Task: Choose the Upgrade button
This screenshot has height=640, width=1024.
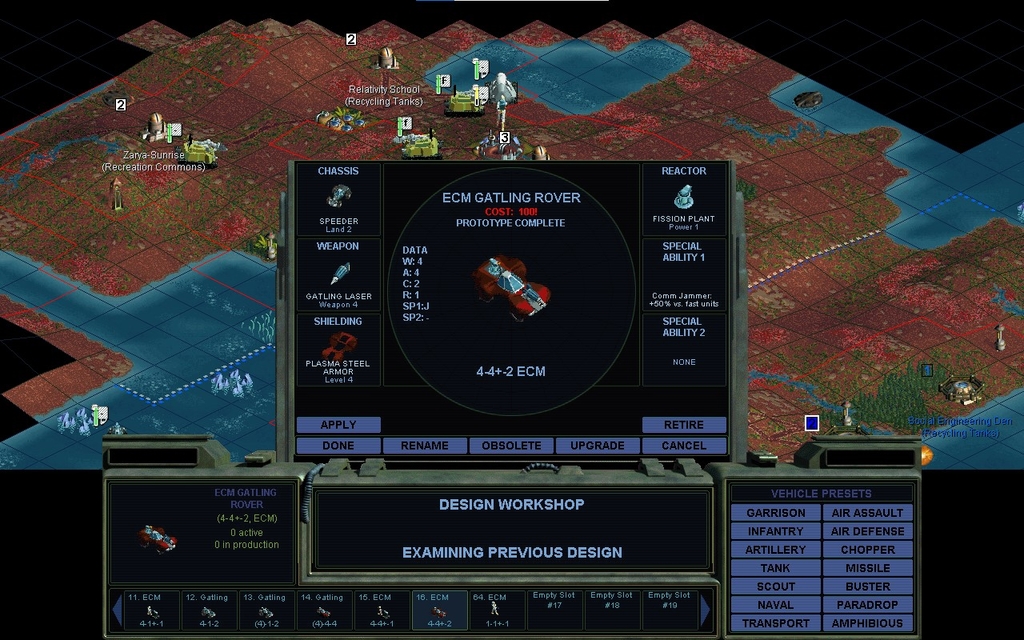Action: (597, 445)
